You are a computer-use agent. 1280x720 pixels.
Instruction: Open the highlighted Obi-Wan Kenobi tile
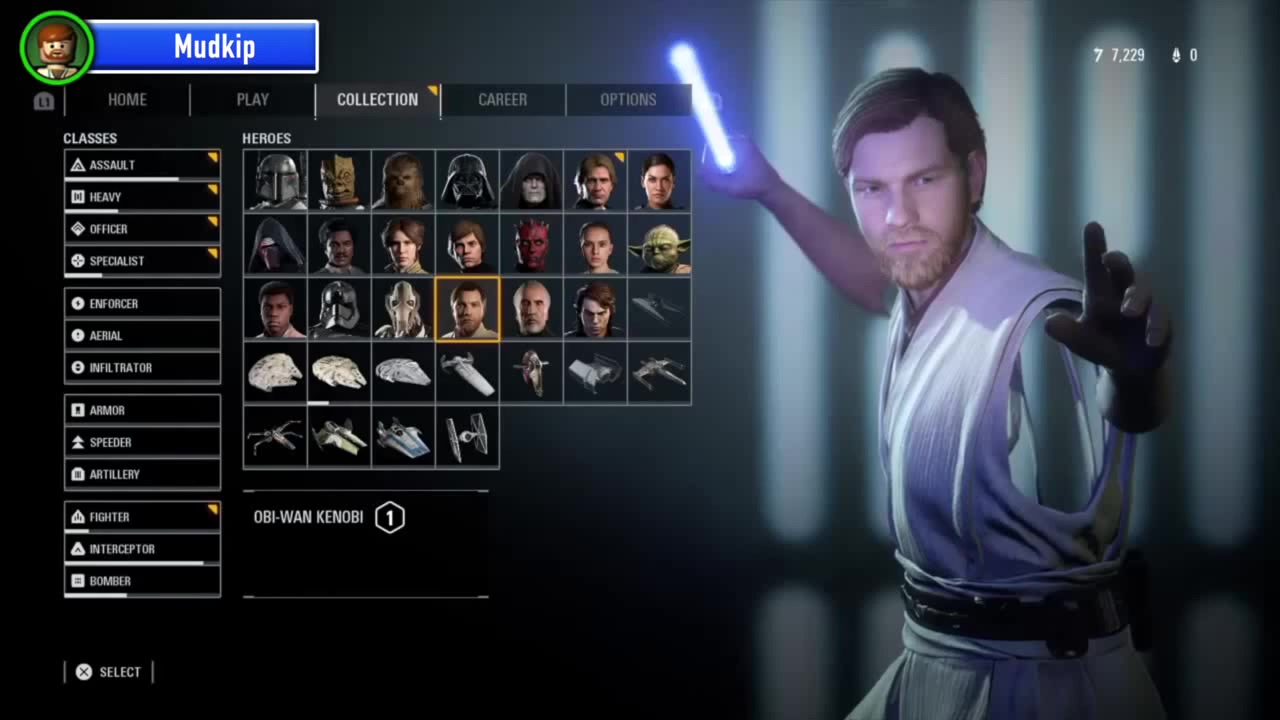pyautogui.click(x=467, y=309)
